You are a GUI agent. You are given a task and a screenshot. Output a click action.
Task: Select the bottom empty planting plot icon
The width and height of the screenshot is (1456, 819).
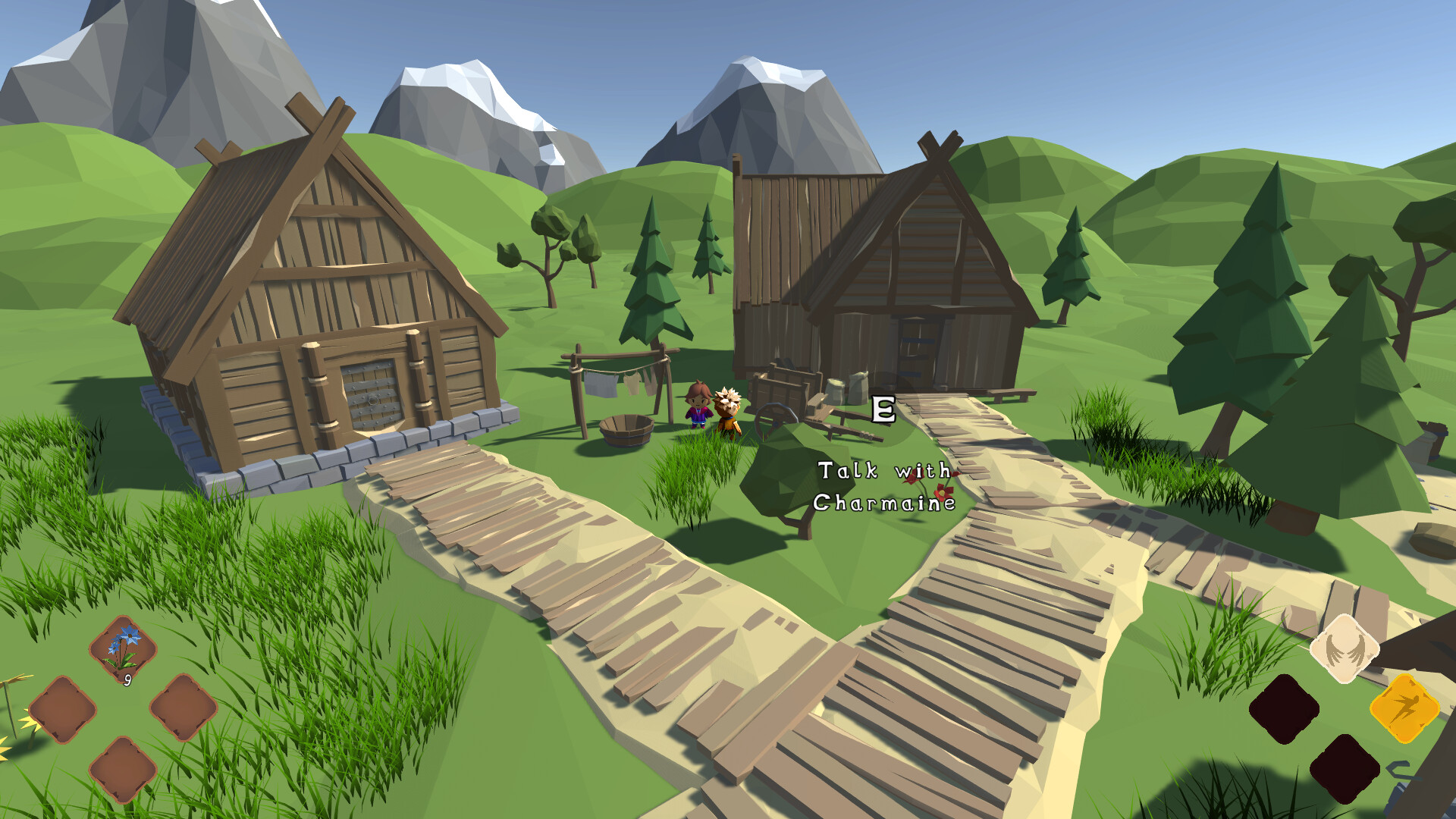[122, 768]
